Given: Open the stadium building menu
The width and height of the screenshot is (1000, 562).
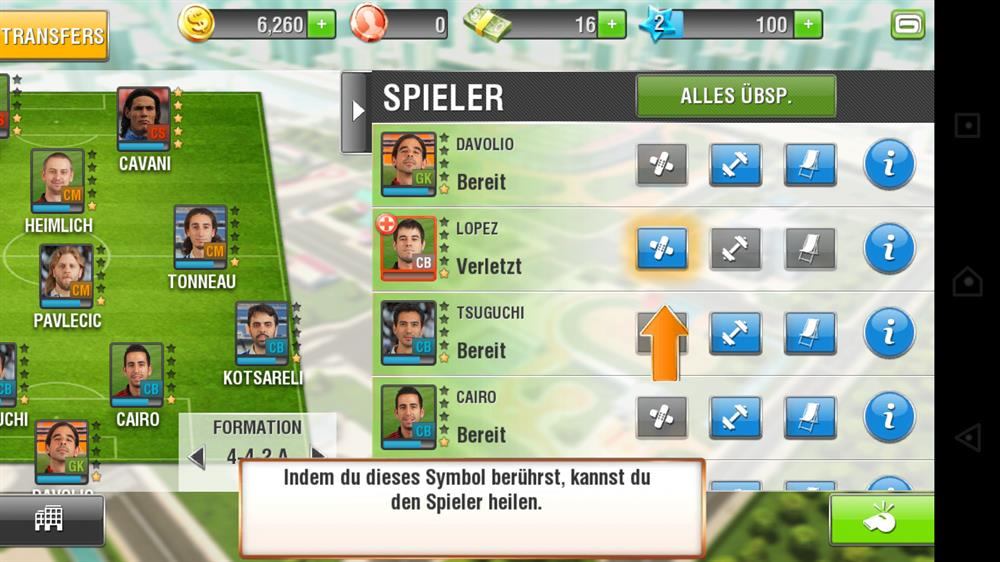Looking at the screenshot, I should pyautogui.click(x=48, y=518).
